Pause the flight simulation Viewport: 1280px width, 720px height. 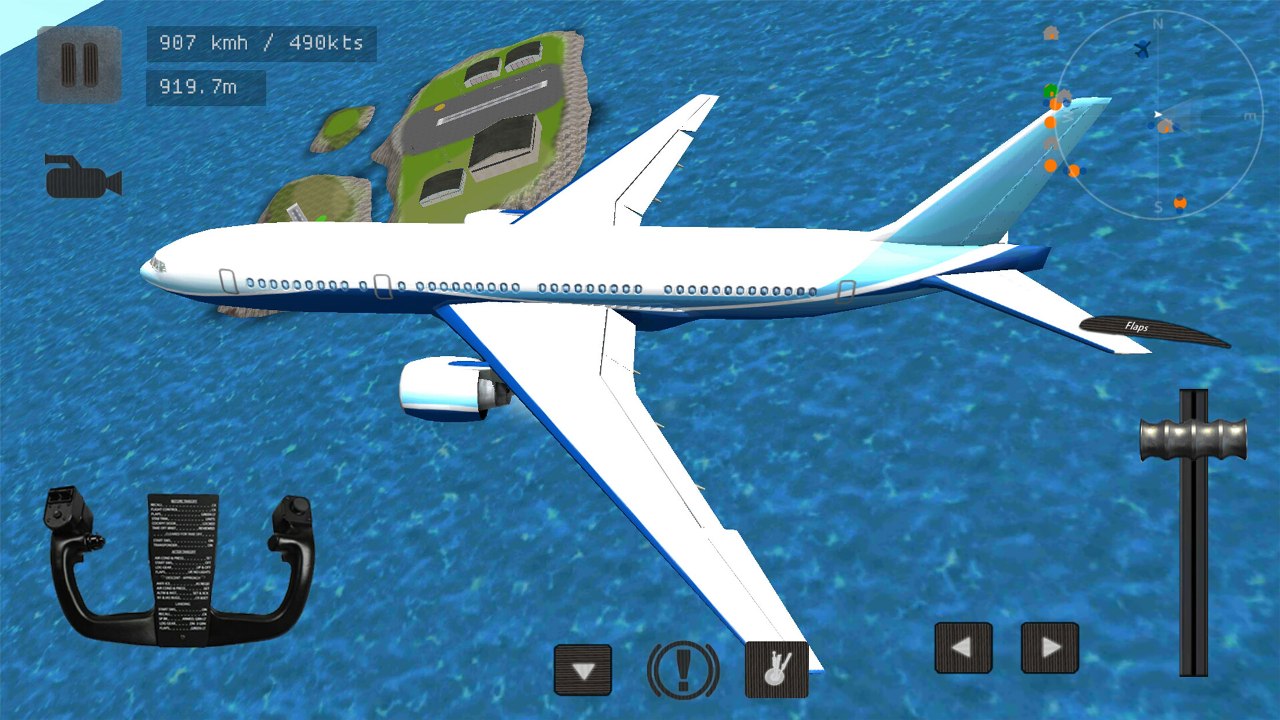tap(78, 62)
